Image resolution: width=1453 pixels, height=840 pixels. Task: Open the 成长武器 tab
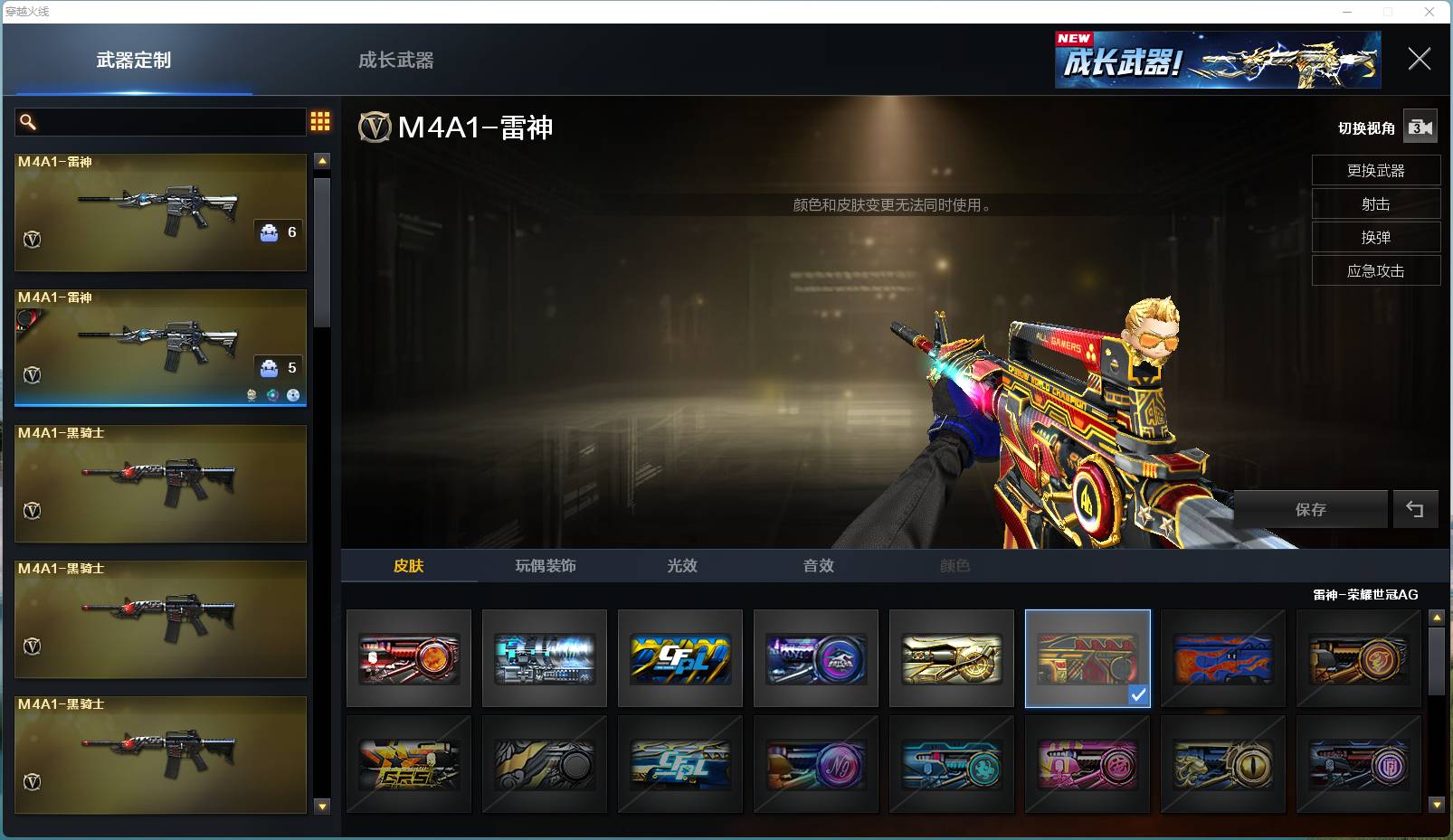(395, 61)
